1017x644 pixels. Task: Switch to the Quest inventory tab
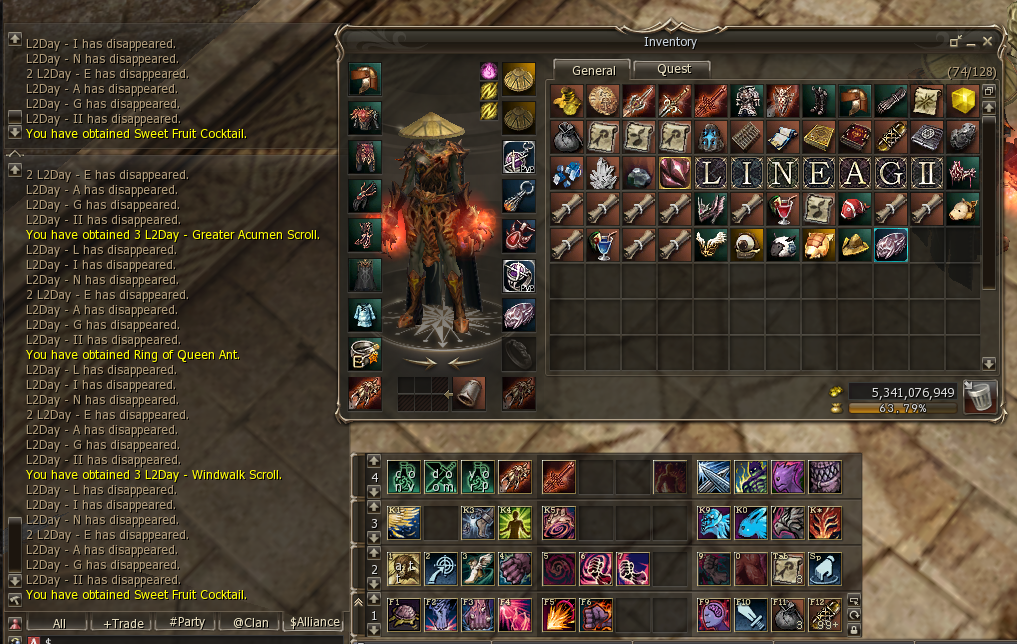(x=673, y=69)
